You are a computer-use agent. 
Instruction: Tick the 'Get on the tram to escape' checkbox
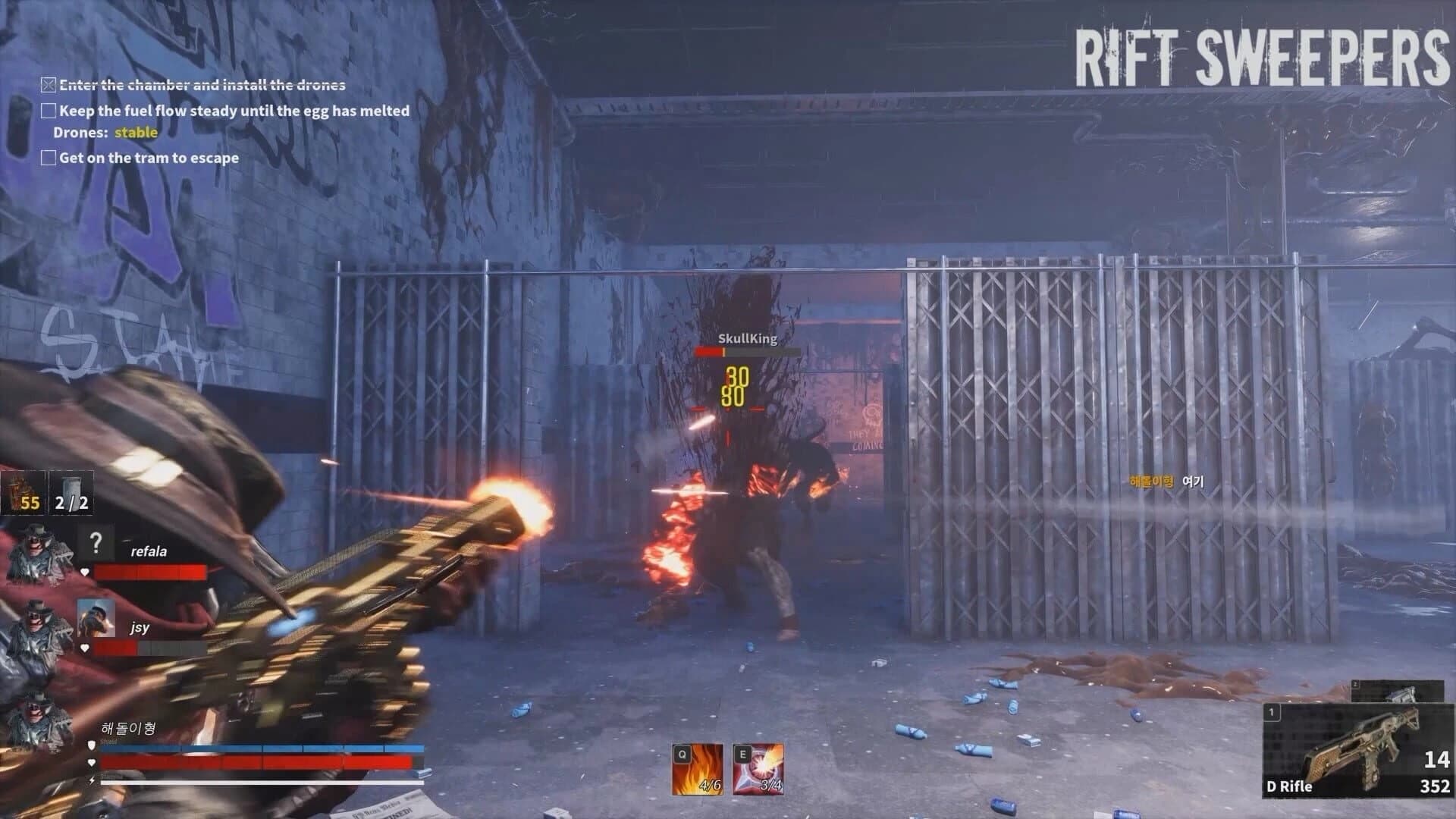48,158
